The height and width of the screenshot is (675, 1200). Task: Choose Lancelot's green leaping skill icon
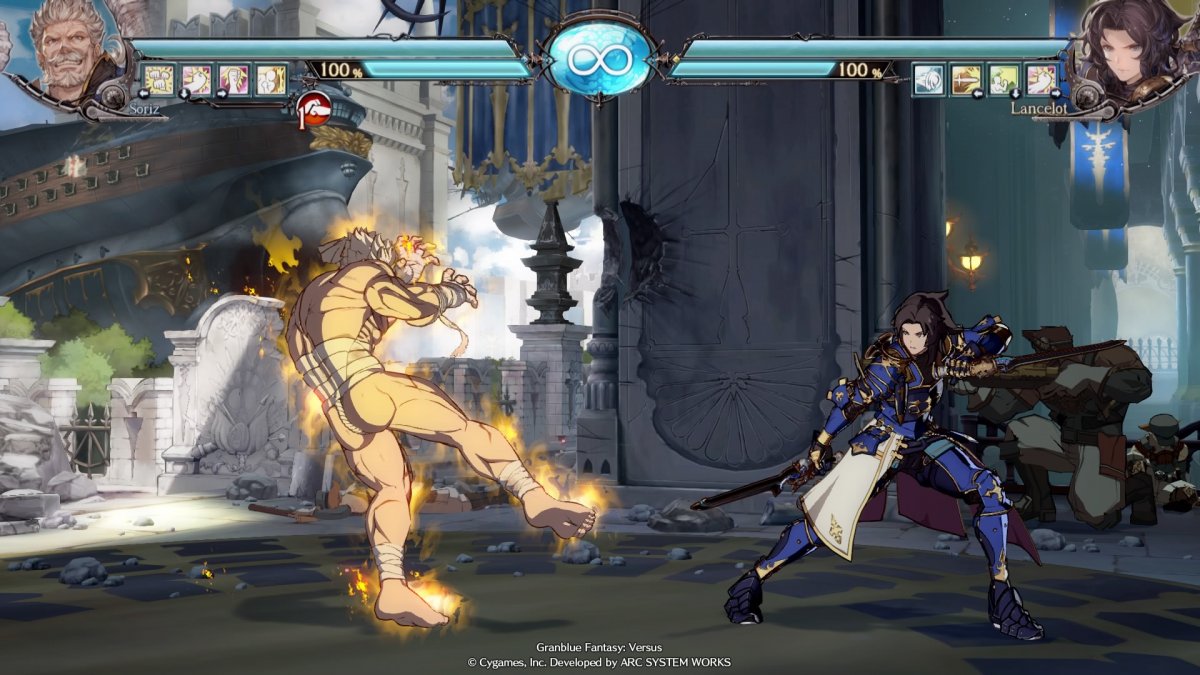pos(1003,79)
